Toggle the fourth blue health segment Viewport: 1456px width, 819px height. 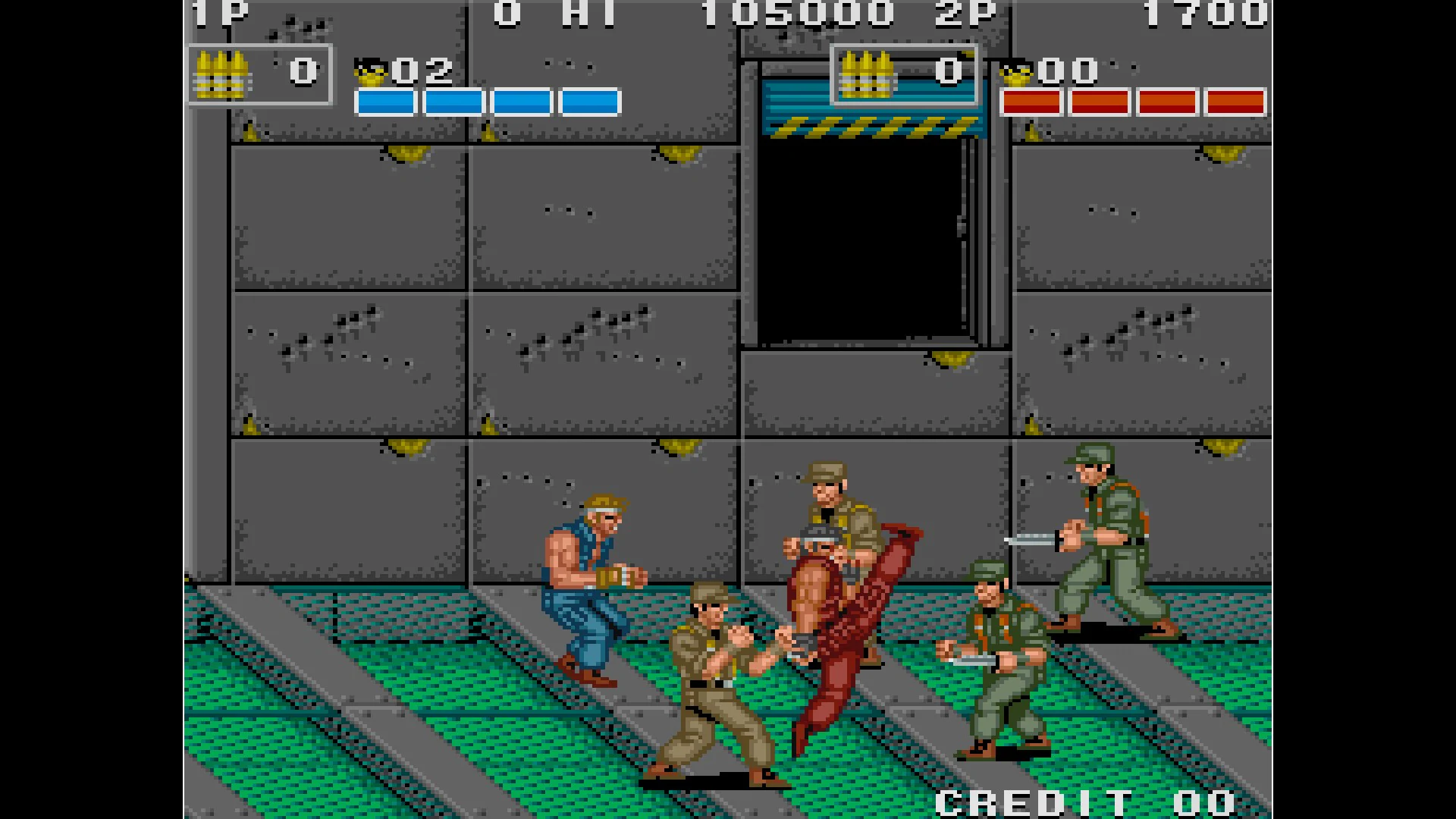click(589, 102)
